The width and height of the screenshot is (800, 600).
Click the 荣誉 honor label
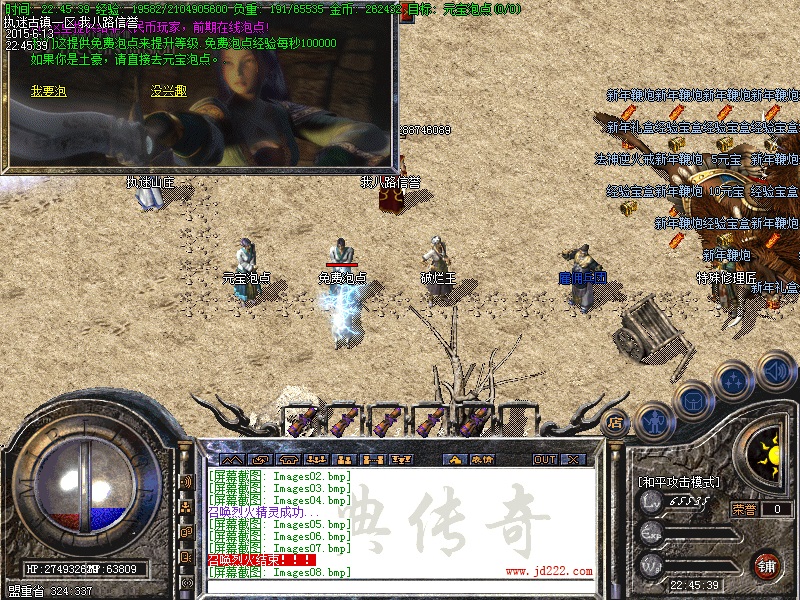tap(745, 509)
